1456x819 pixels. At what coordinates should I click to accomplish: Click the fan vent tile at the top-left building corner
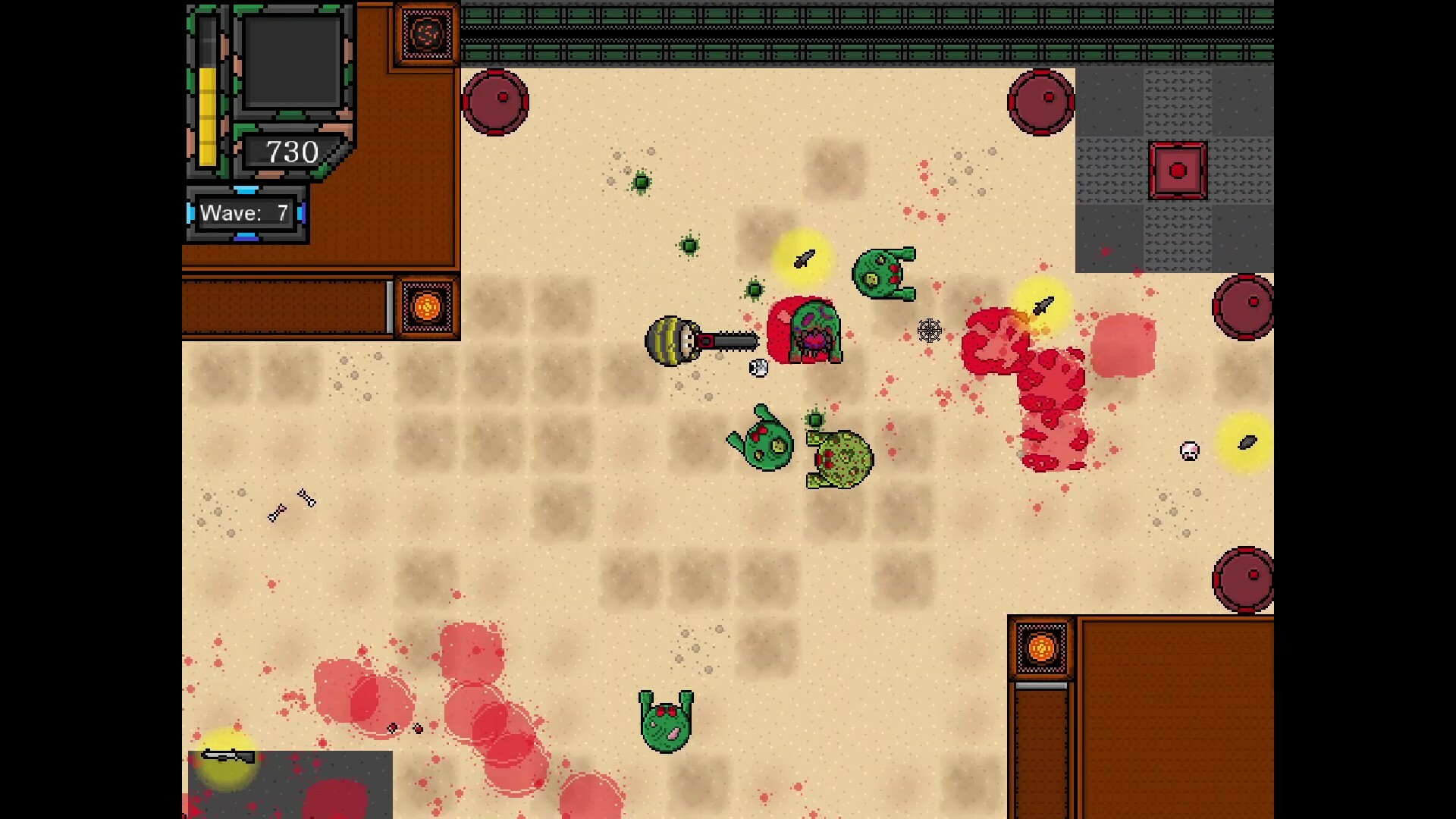coord(426,33)
